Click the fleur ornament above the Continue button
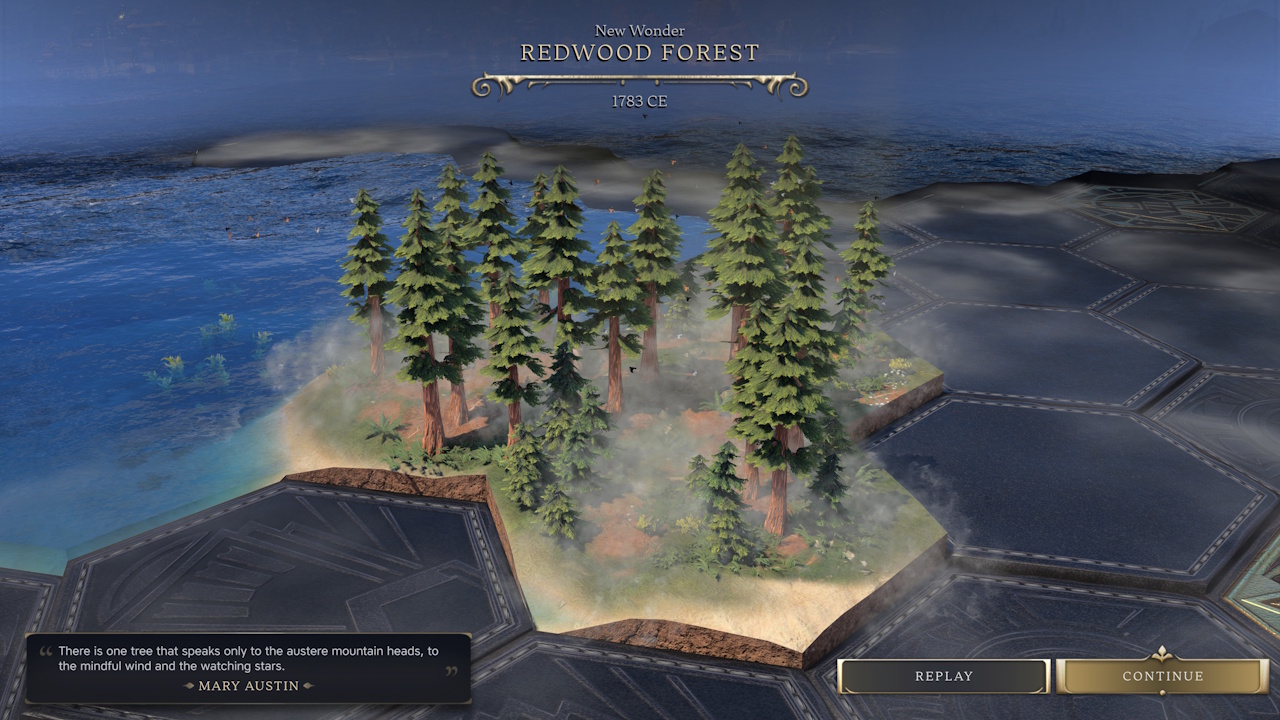Image resolution: width=1280 pixels, height=720 pixels. [1161, 654]
